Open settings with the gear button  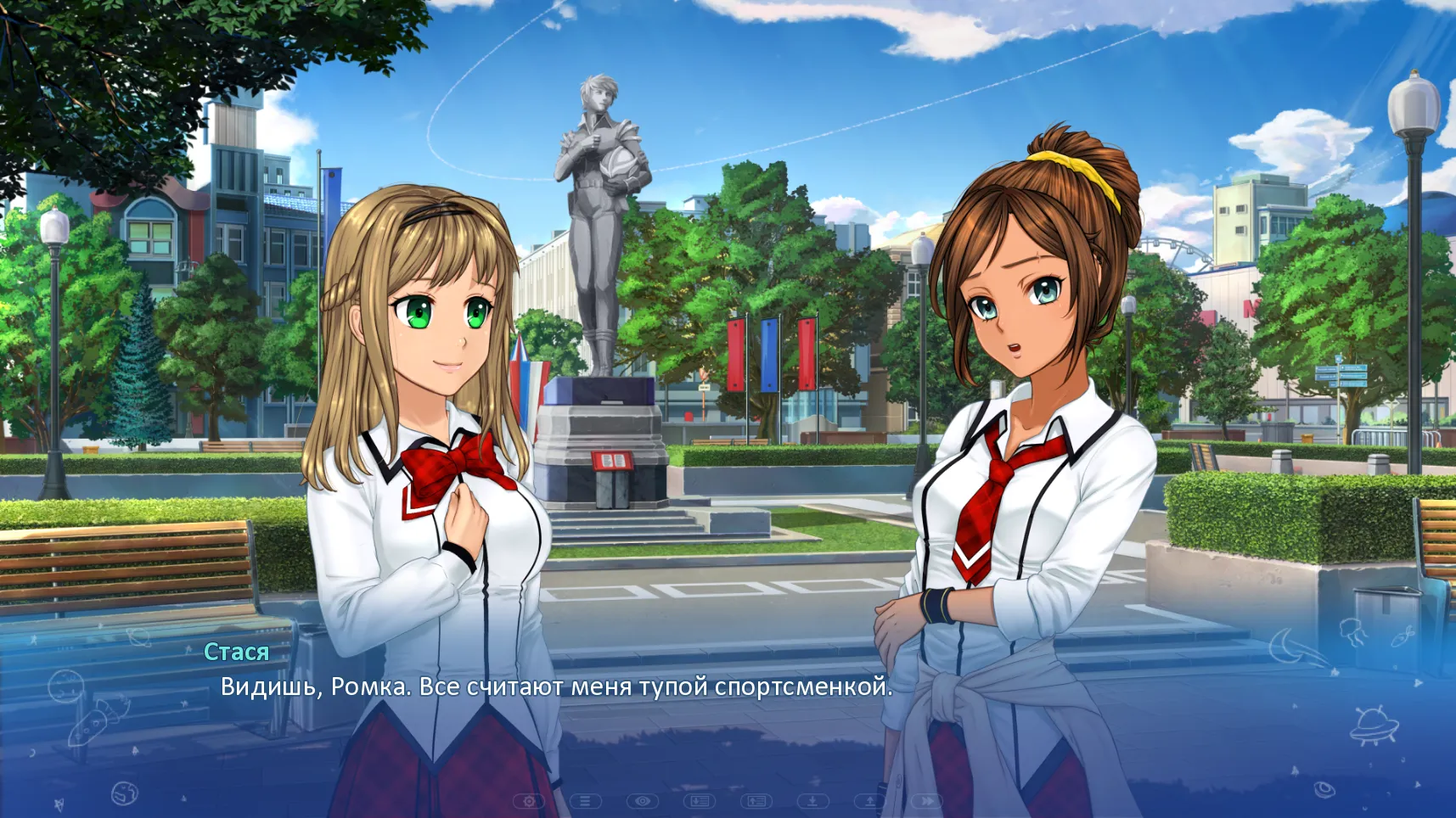[529, 800]
